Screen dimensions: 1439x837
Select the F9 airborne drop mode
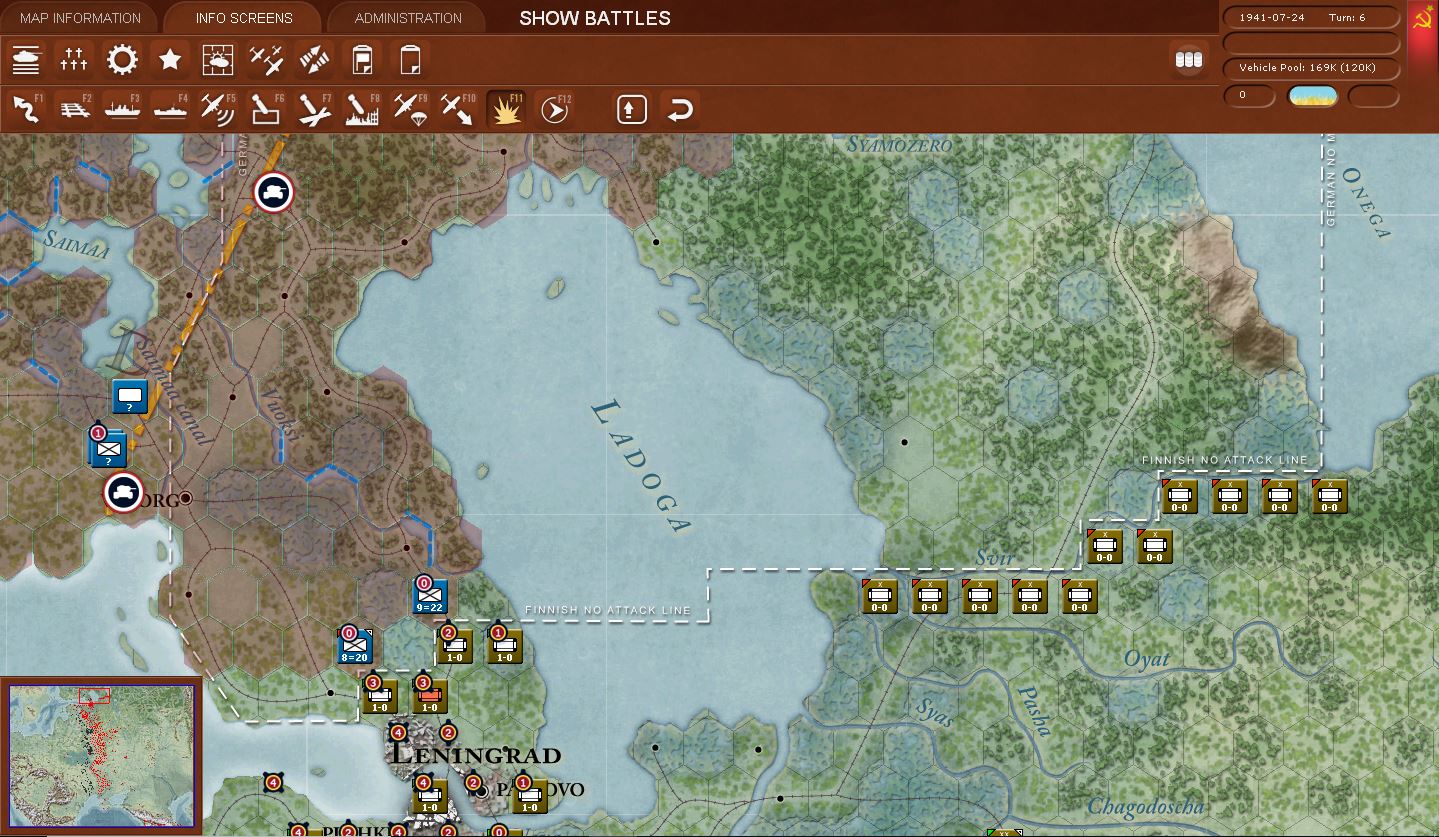[410, 109]
